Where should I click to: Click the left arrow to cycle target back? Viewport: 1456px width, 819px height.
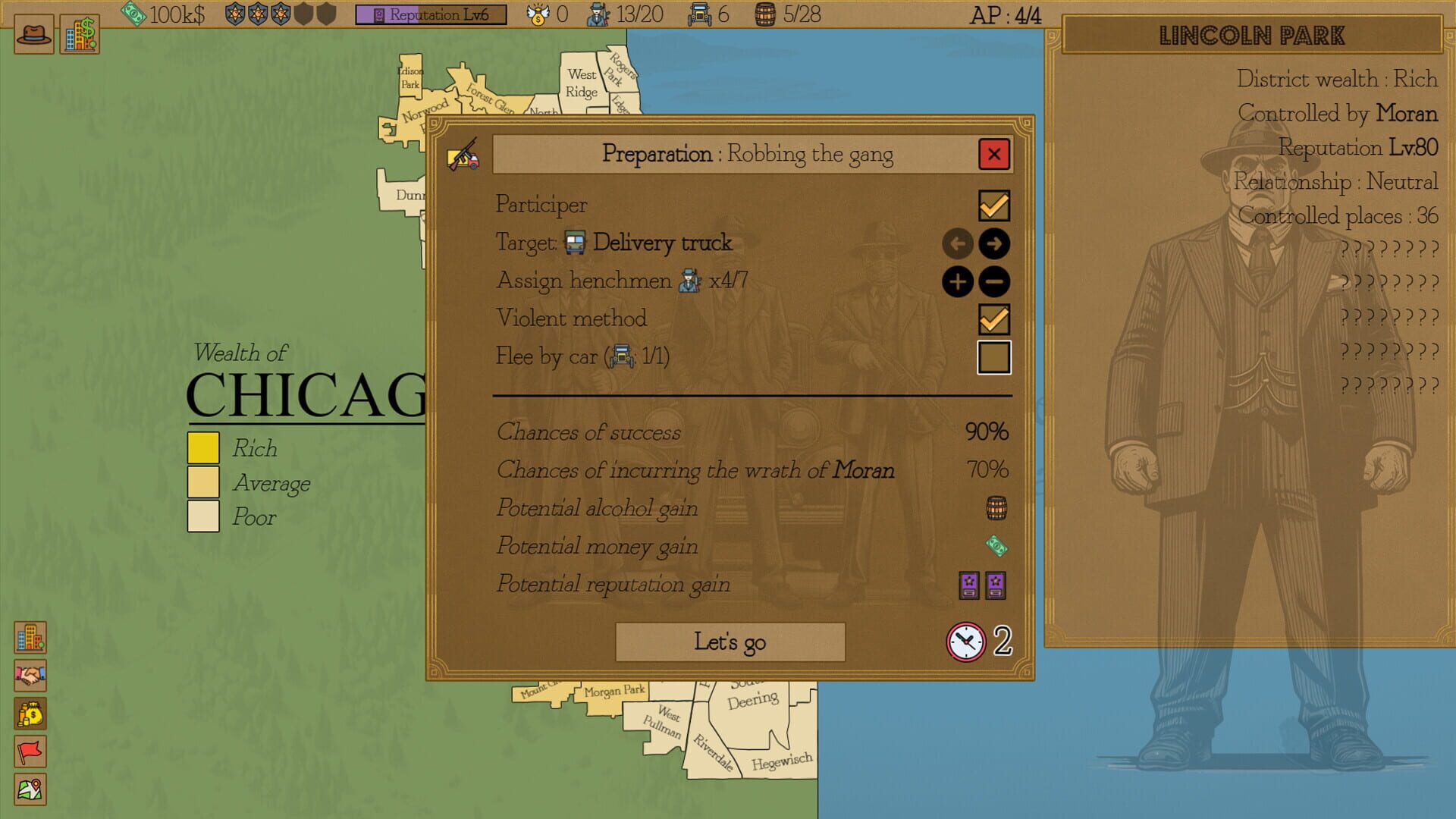pos(957,243)
